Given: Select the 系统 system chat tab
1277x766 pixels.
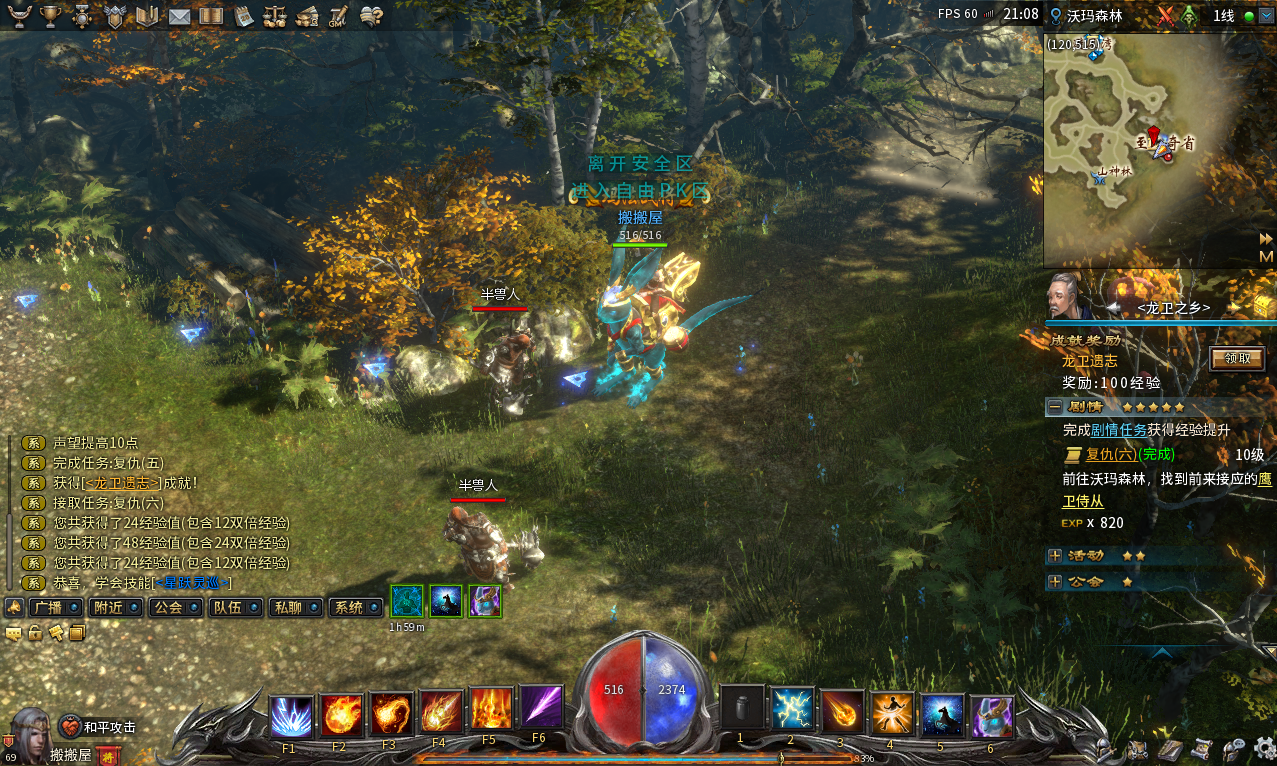Looking at the screenshot, I should pyautogui.click(x=355, y=607).
